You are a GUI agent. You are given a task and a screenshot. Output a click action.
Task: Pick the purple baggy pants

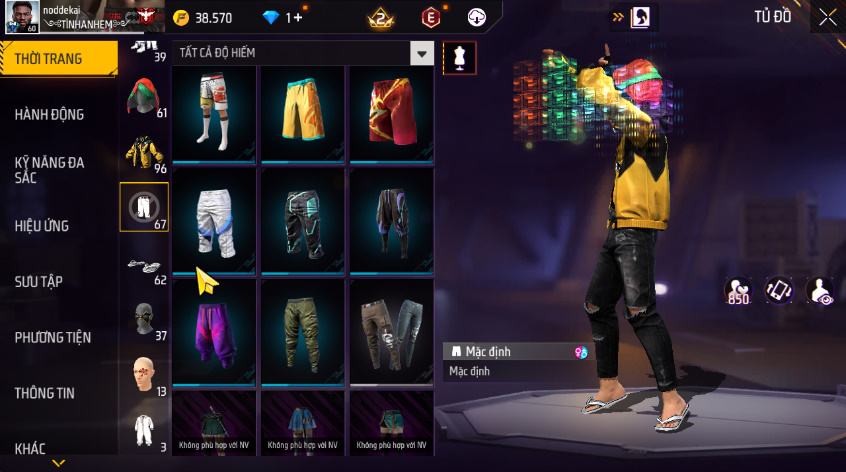click(214, 330)
